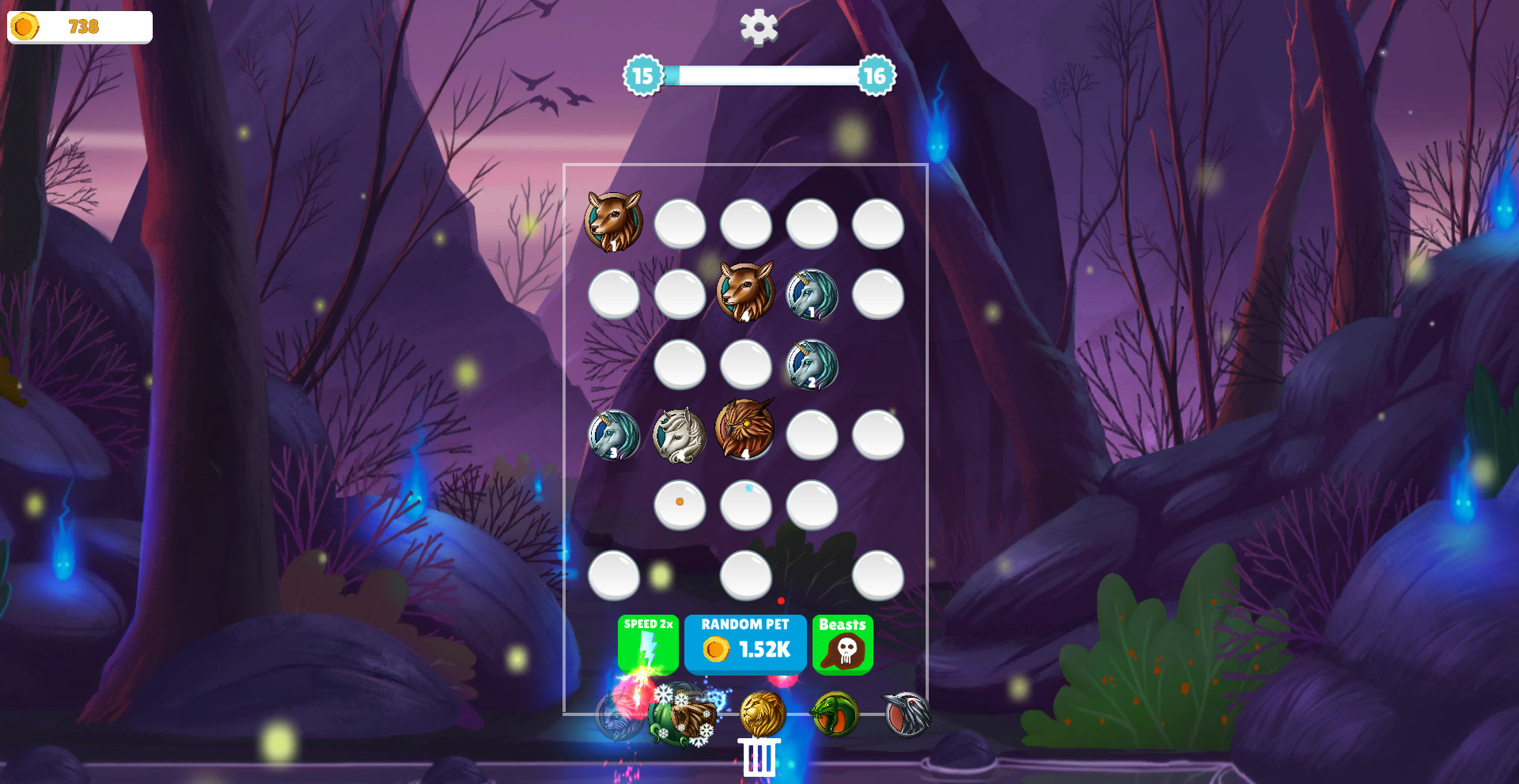The width and height of the screenshot is (1519, 784).
Task: Open the settings gear icon
Action: 758,28
